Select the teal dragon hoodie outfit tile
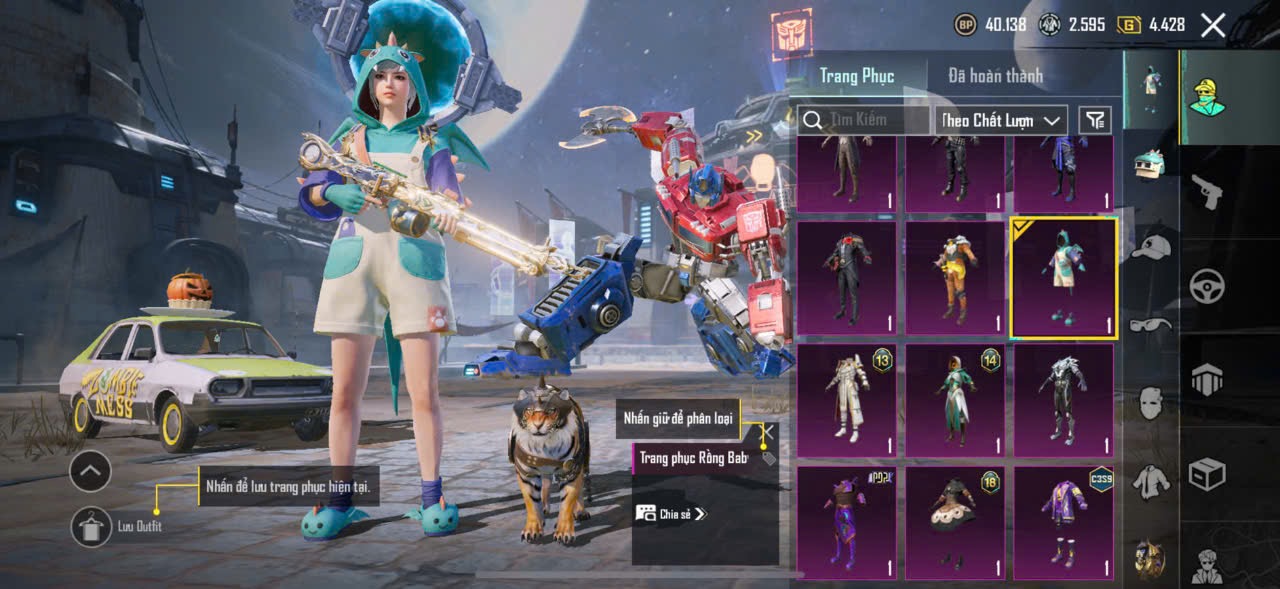The image size is (1280, 589). click(1063, 279)
